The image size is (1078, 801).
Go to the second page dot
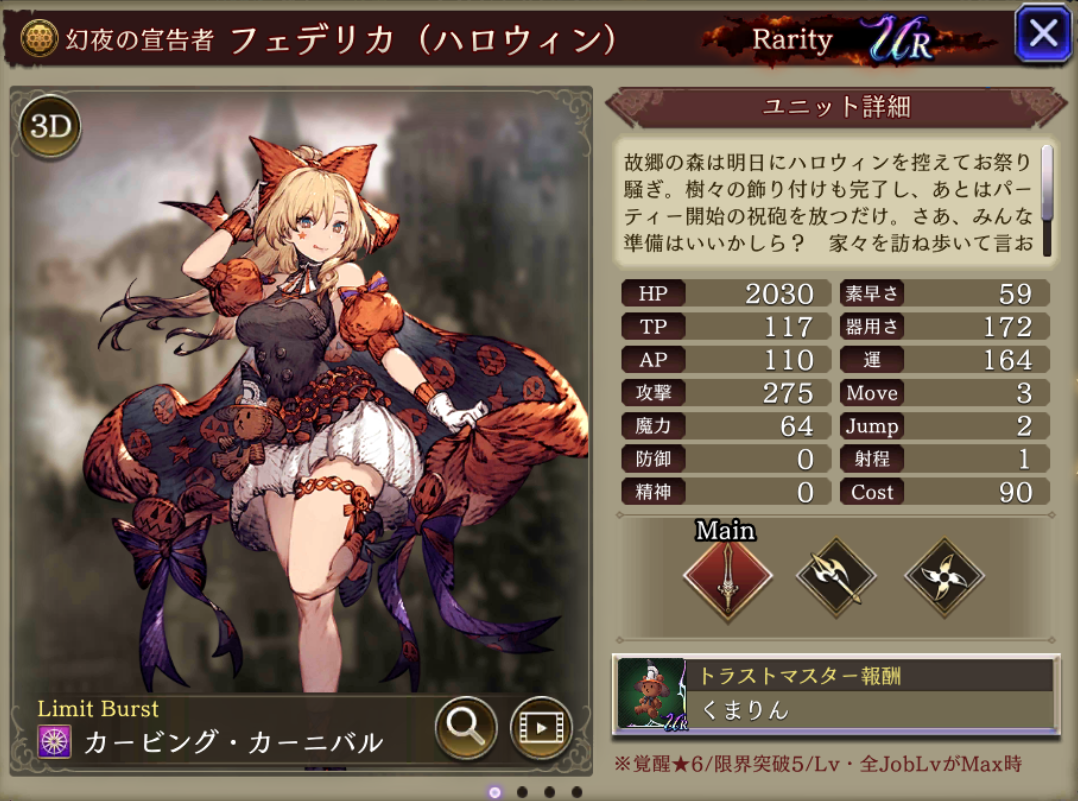click(522, 792)
